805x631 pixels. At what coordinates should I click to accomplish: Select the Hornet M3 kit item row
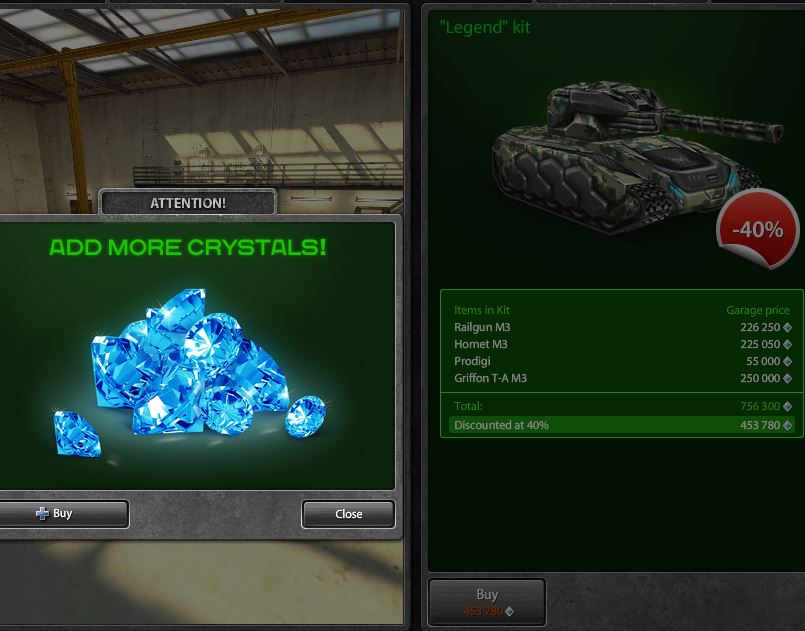[x=621, y=344]
